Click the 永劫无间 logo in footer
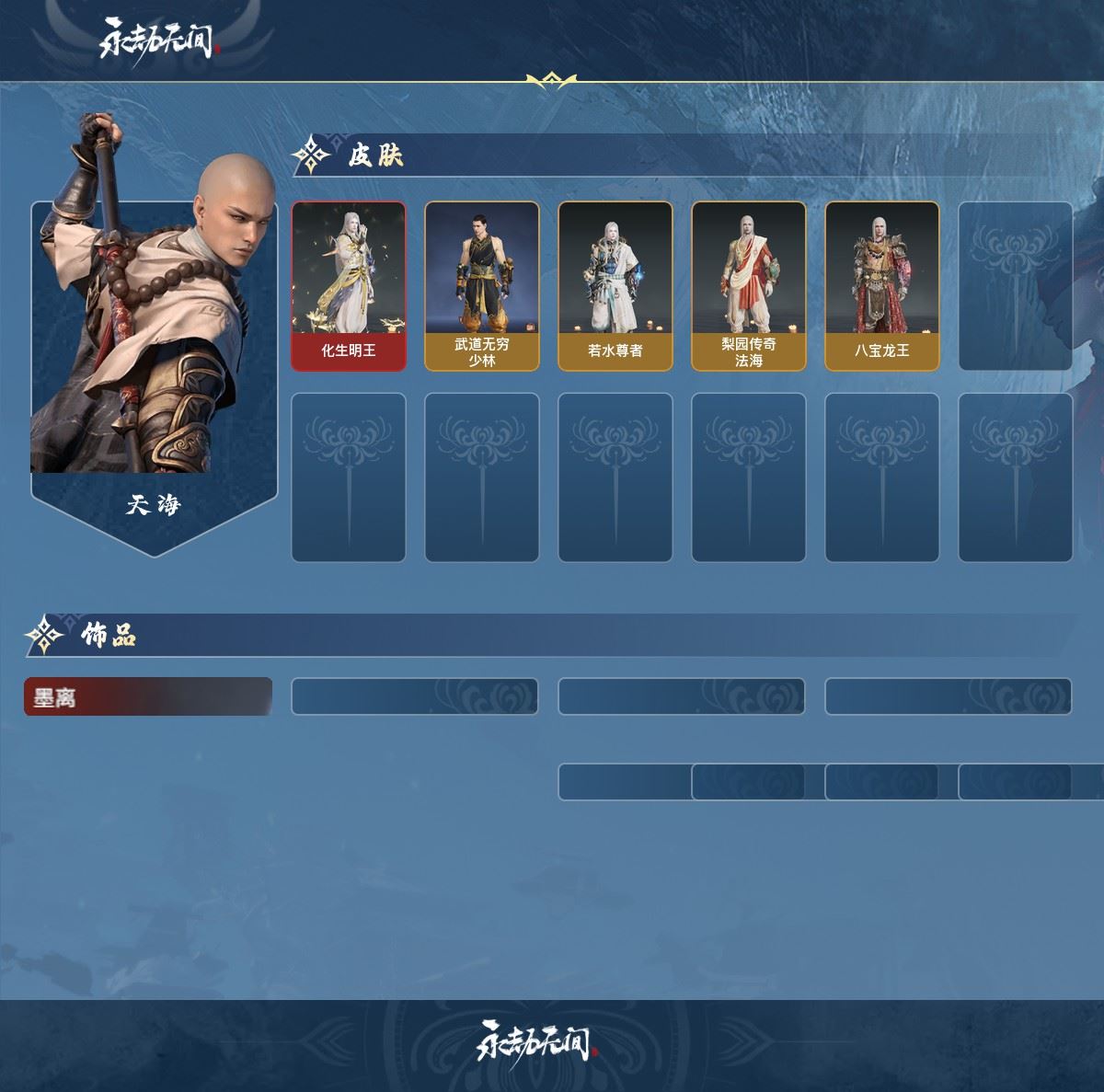The width and height of the screenshot is (1104, 1092). pos(538,1040)
